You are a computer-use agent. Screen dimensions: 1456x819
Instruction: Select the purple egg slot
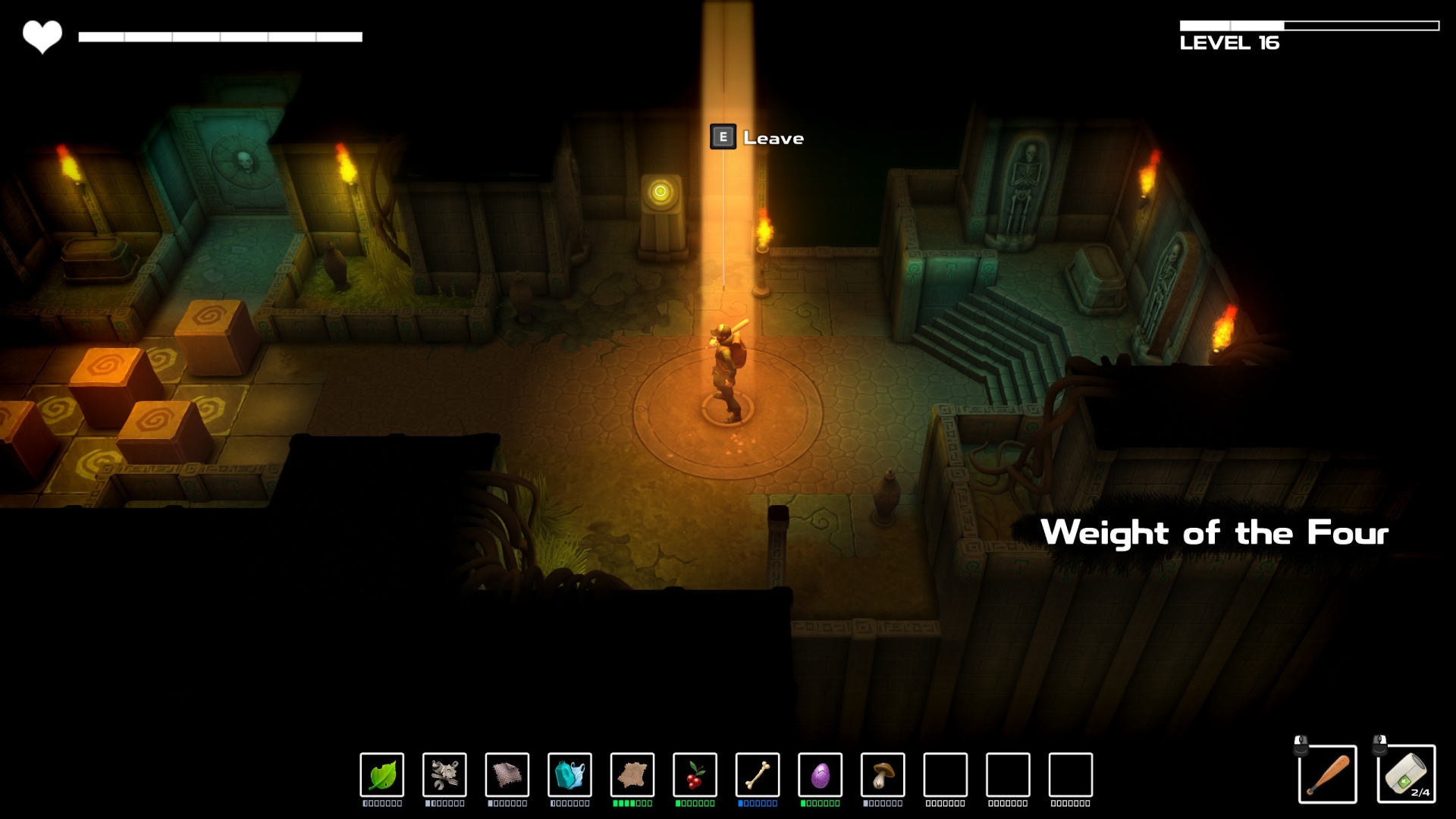[820, 774]
